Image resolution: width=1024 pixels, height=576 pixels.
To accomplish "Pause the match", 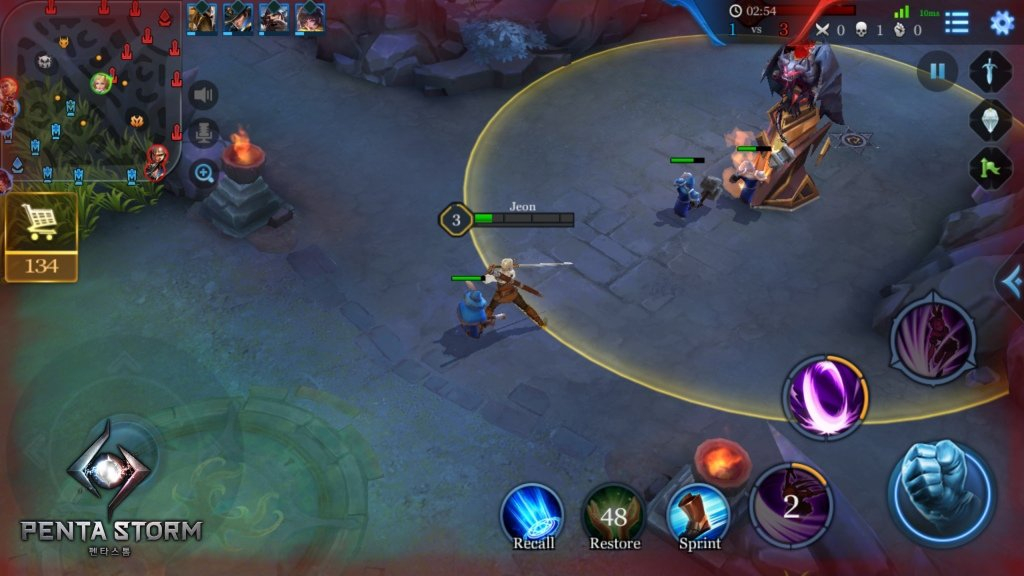I will [x=937, y=71].
